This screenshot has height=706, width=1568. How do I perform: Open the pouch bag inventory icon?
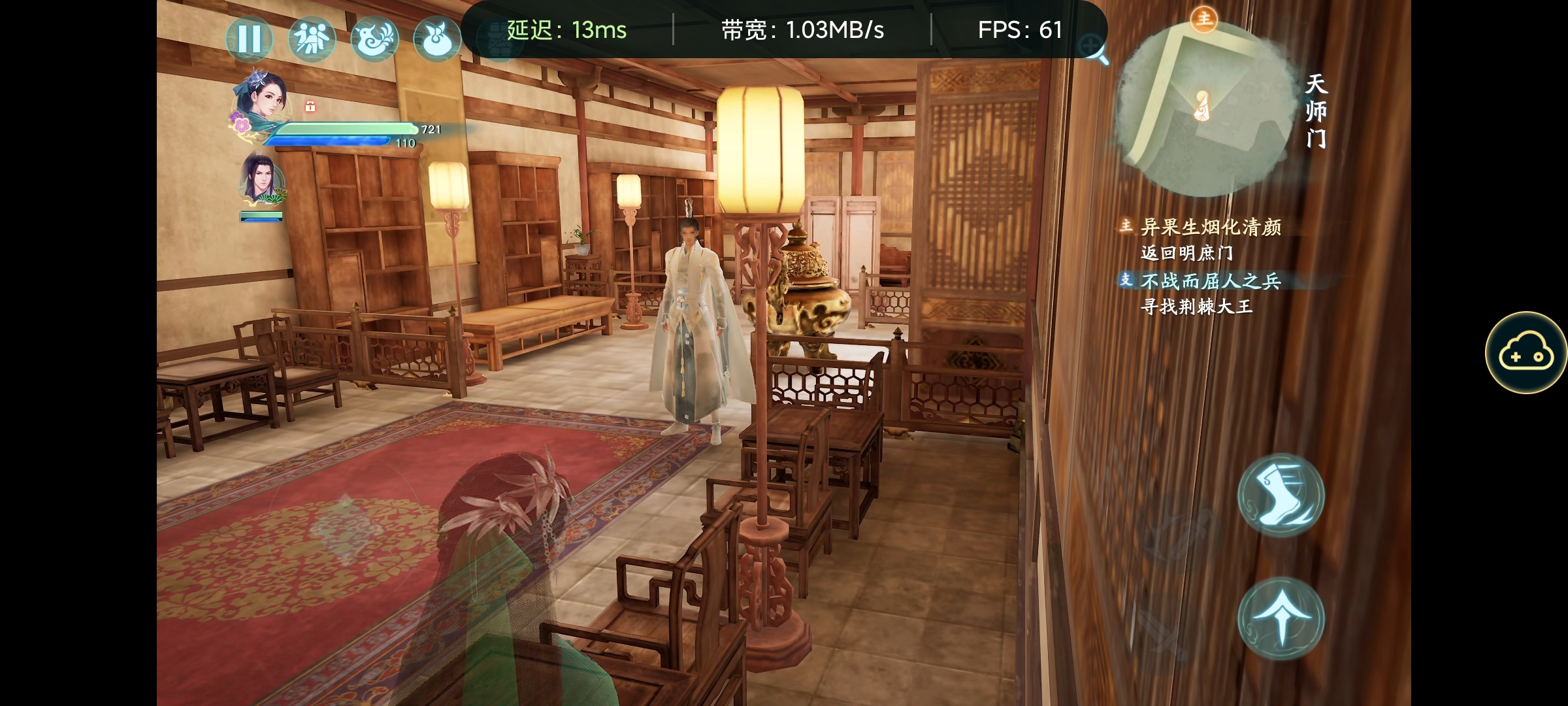click(436, 39)
